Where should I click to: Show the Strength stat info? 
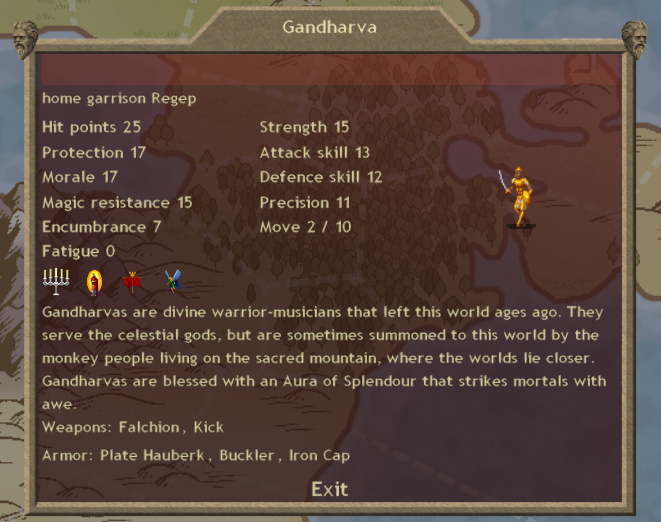click(x=304, y=127)
